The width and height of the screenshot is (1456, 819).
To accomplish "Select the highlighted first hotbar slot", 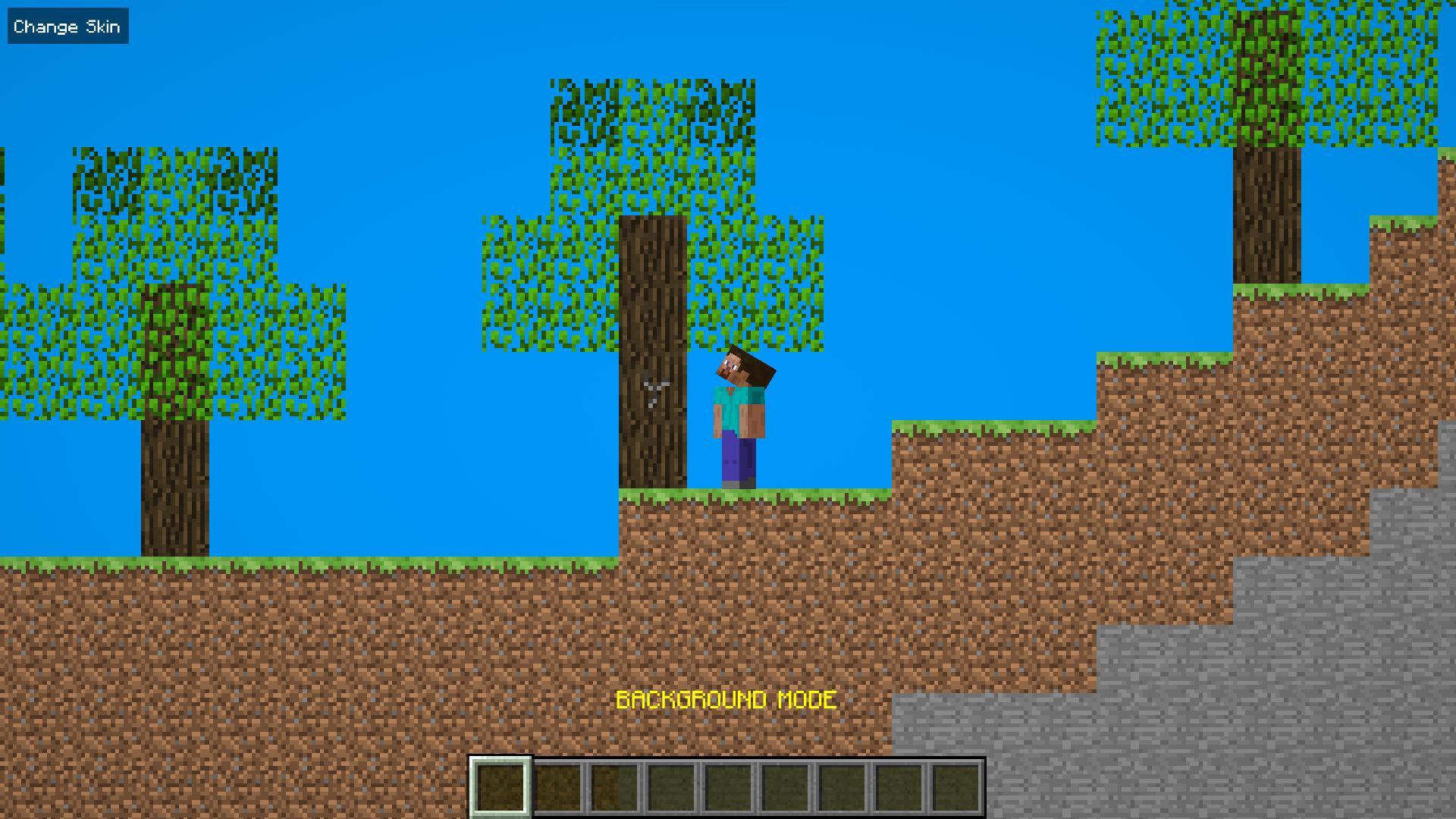I will [500, 788].
